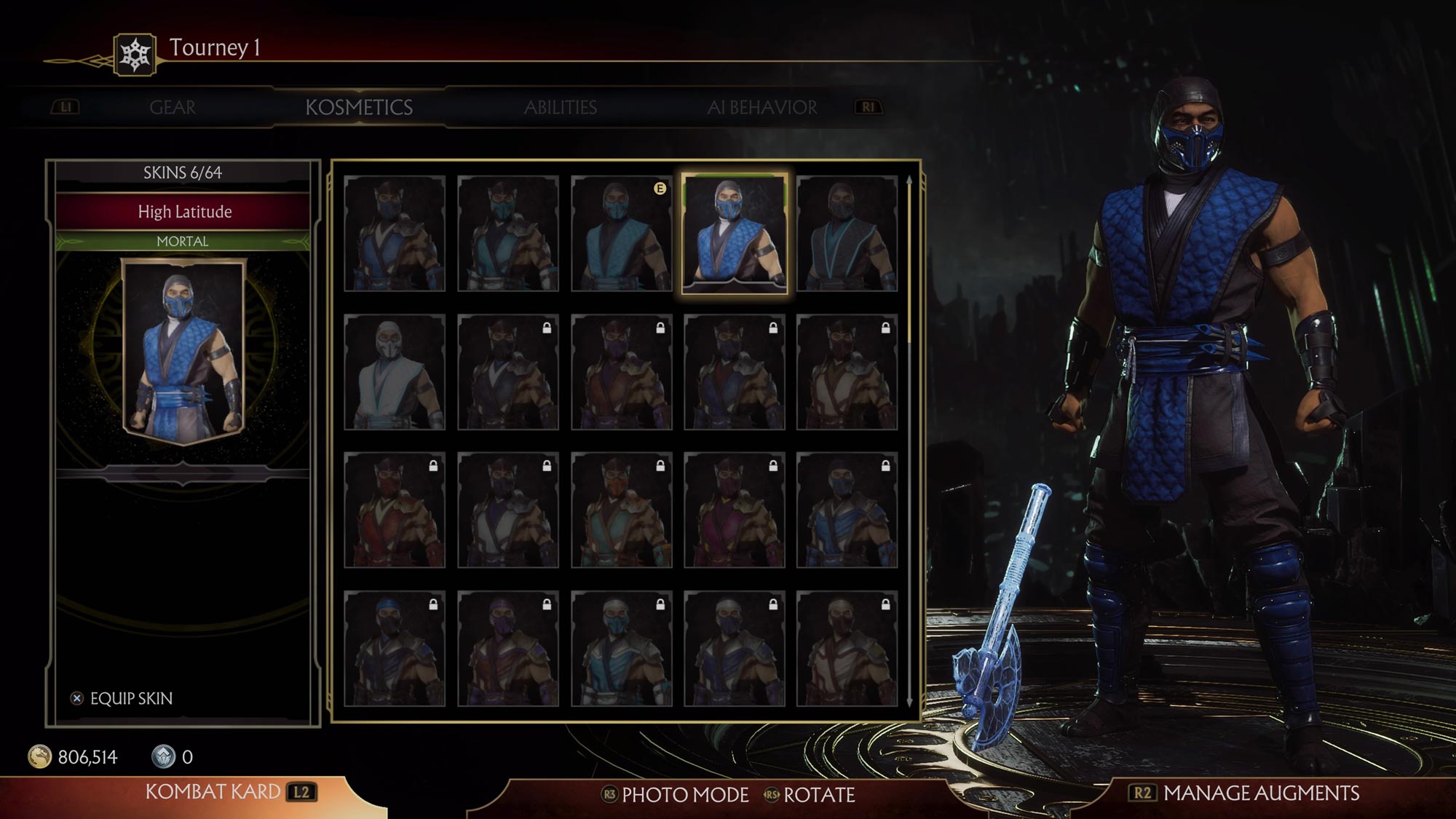1456x819 pixels.
Task: Click the large High Latitude skin preview card
Action: click(183, 351)
